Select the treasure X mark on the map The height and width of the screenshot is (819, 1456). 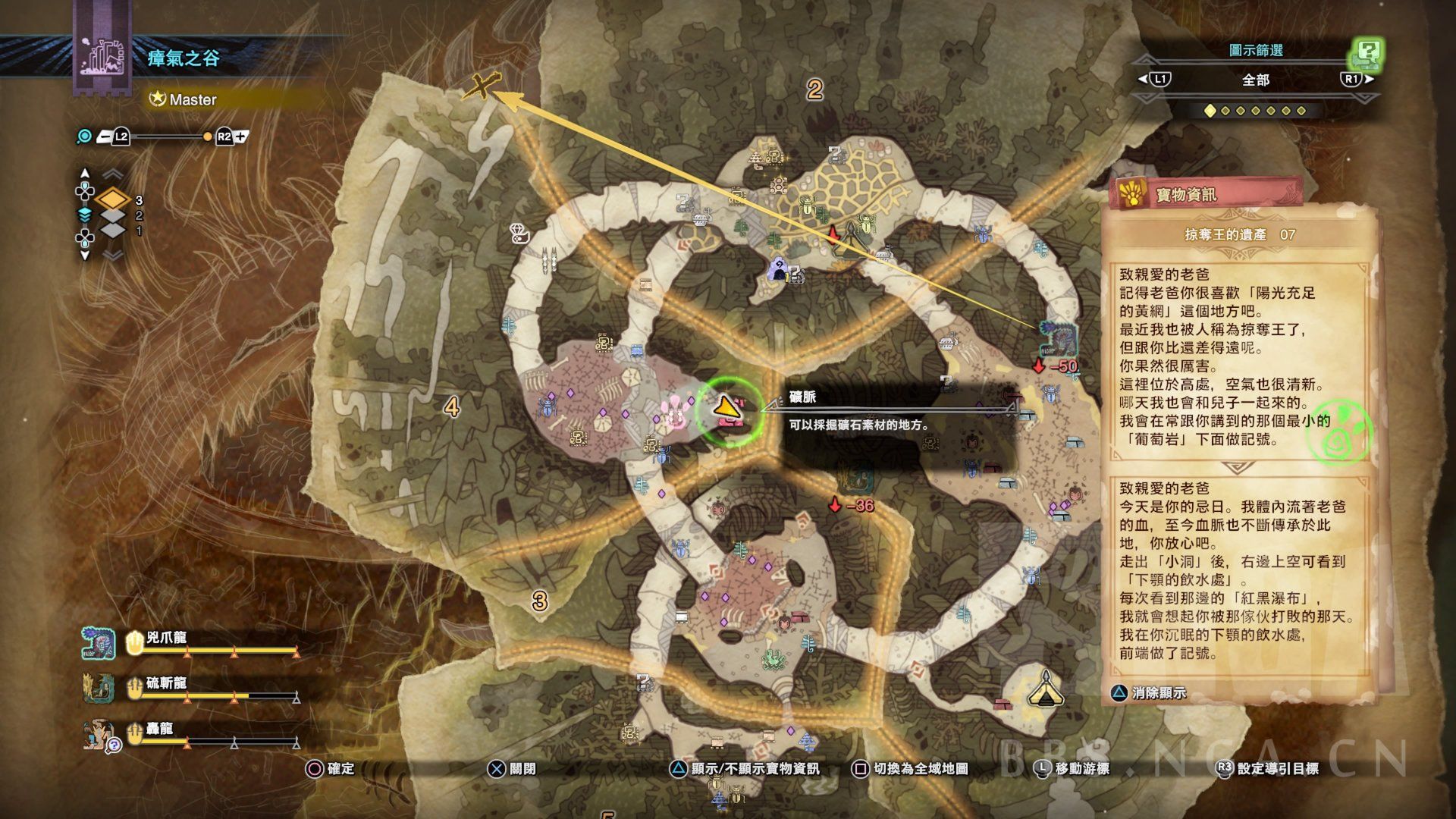tap(482, 86)
